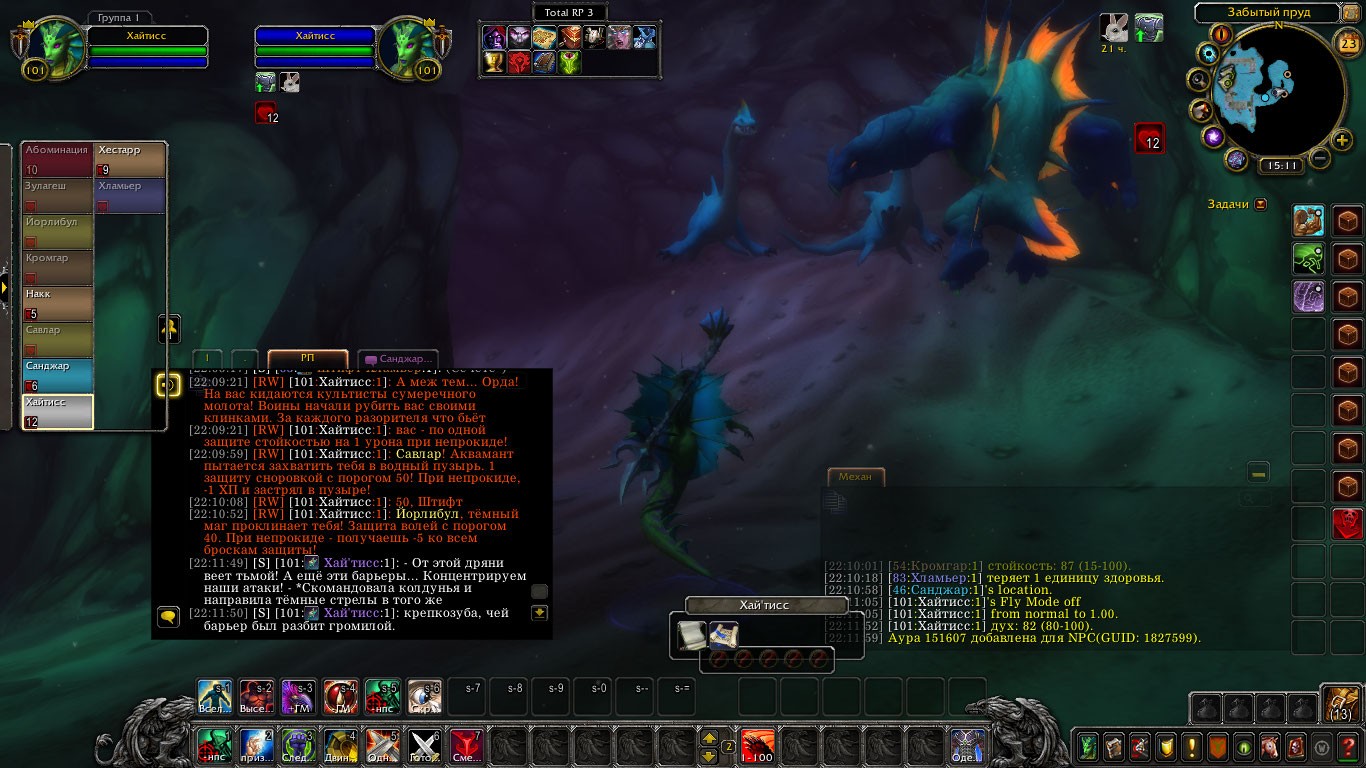1366x768 pixels.
Task: Open the backpack bag showing 13
Action: tap(1340, 706)
